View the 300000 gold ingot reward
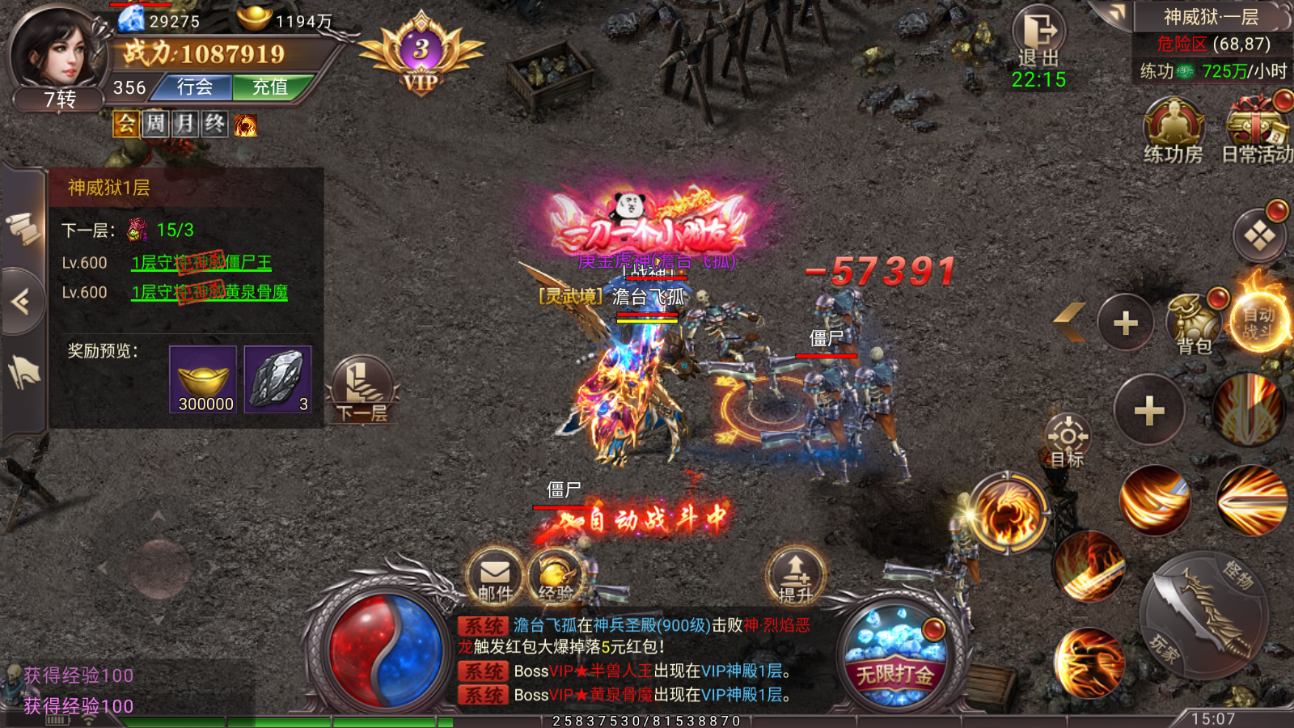 tap(203, 379)
